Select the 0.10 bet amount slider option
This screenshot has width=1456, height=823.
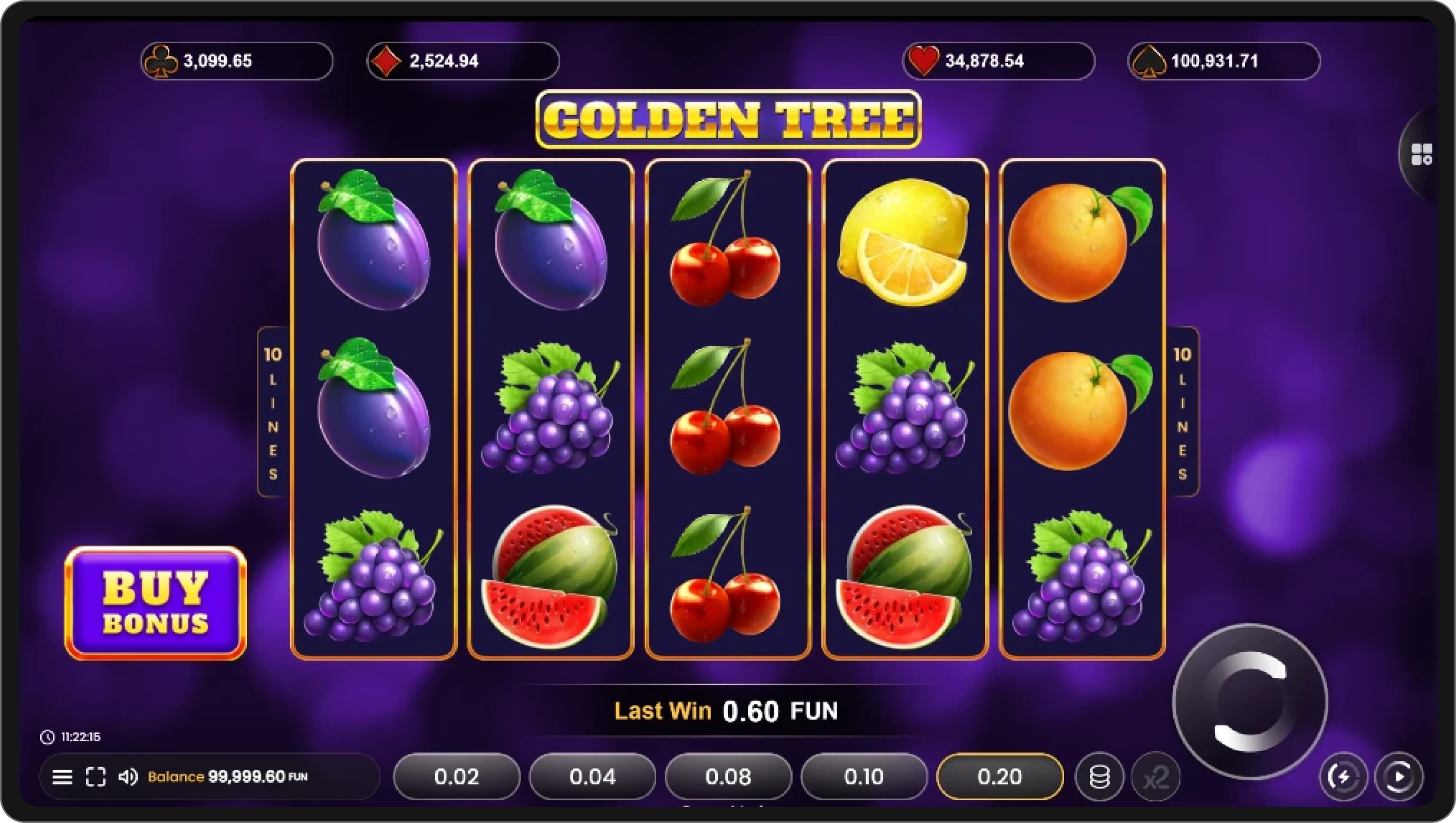point(863,776)
